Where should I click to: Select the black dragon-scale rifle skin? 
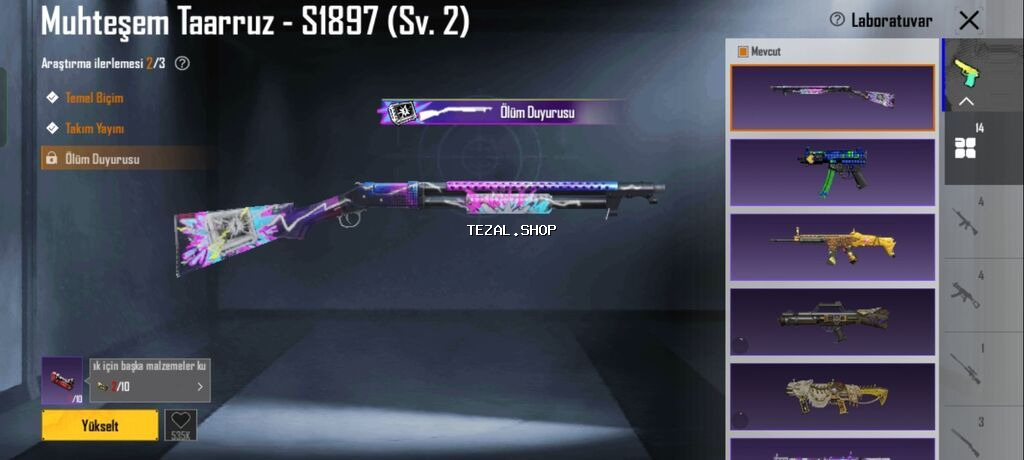pos(832,321)
